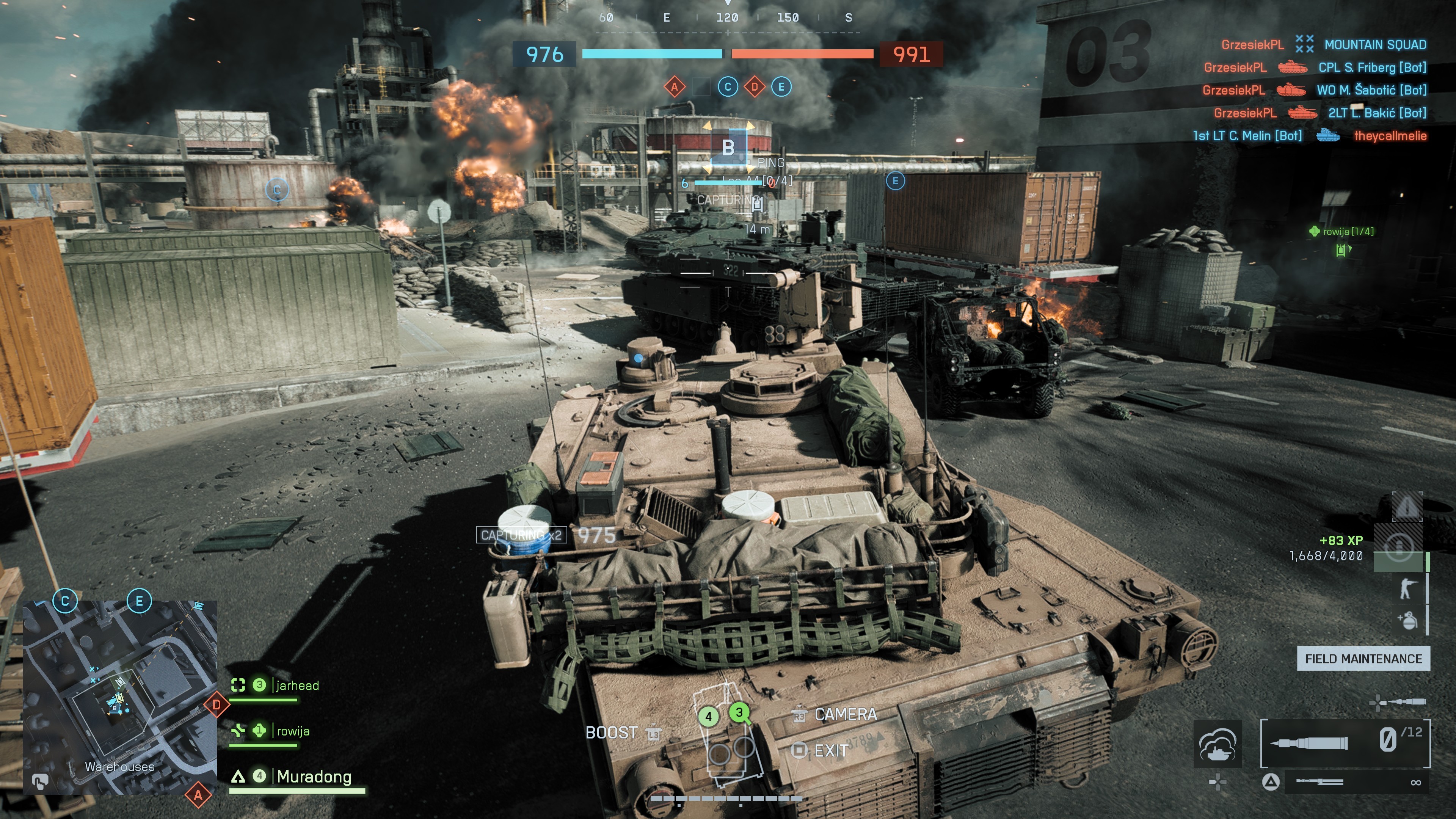Choose objective C in the top objective tracker
Viewport: 1456px width, 819px height.
click(728, 87)
